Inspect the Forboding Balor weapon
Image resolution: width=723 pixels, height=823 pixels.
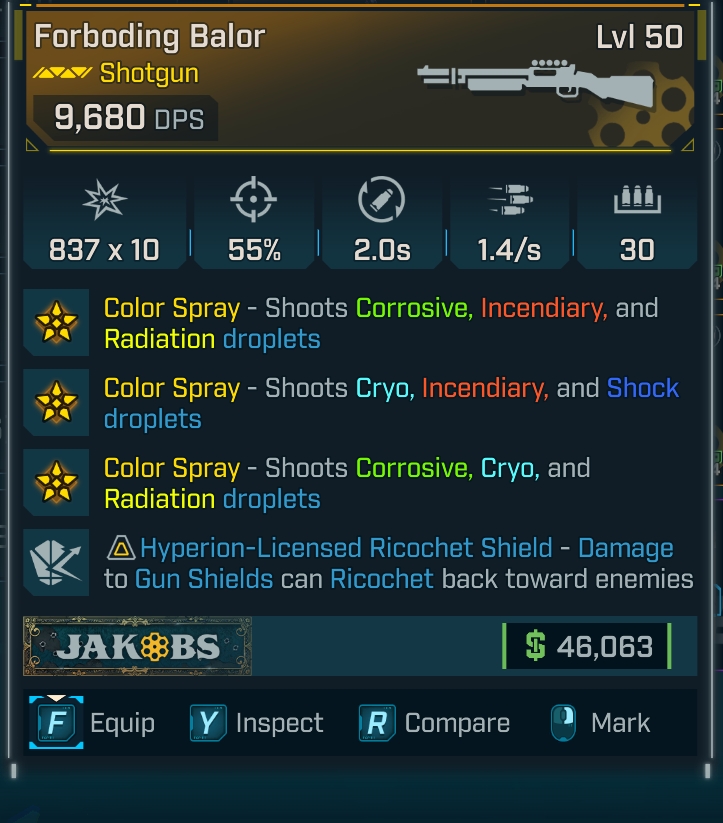point(256,723)
